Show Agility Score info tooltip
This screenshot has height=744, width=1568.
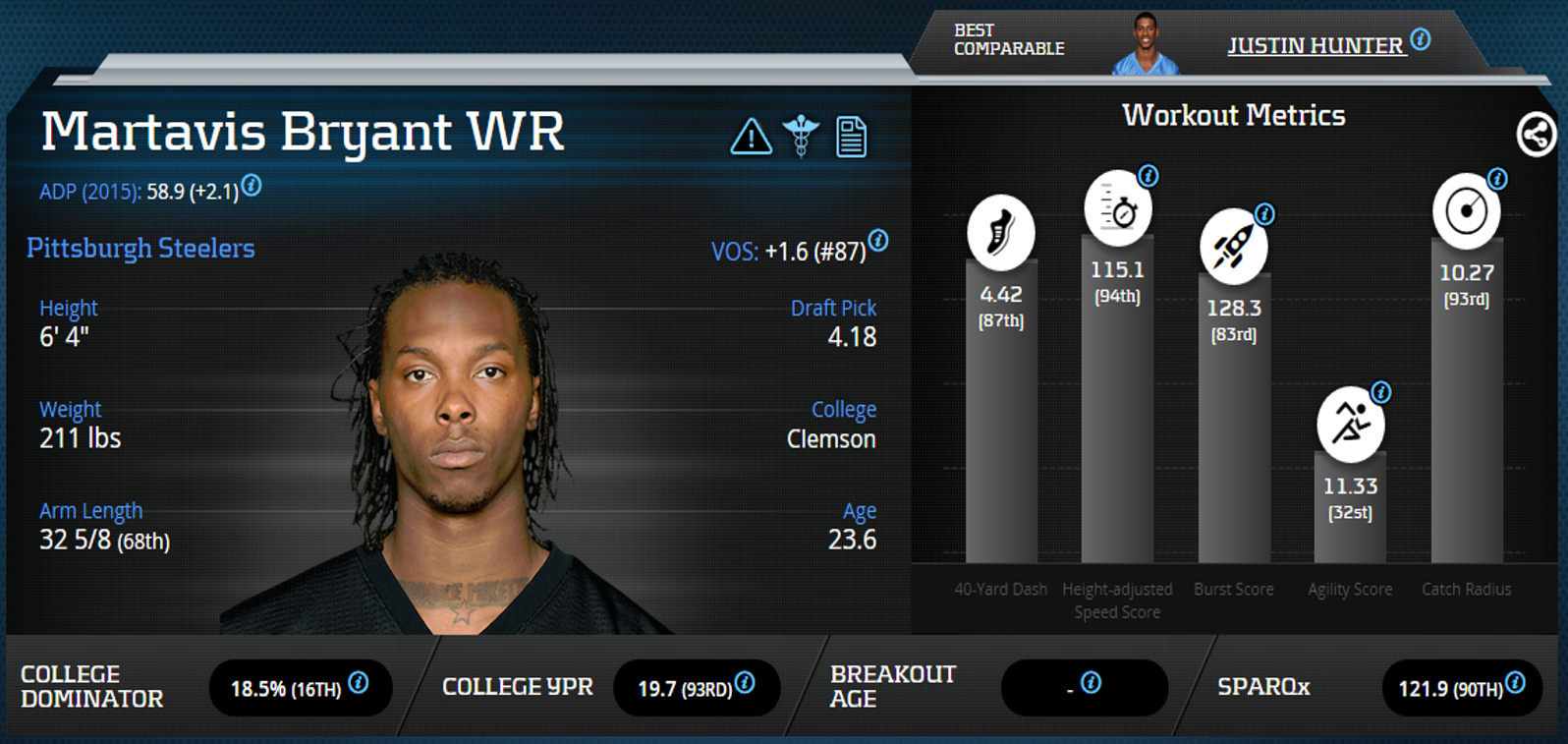pos(1380,393)
